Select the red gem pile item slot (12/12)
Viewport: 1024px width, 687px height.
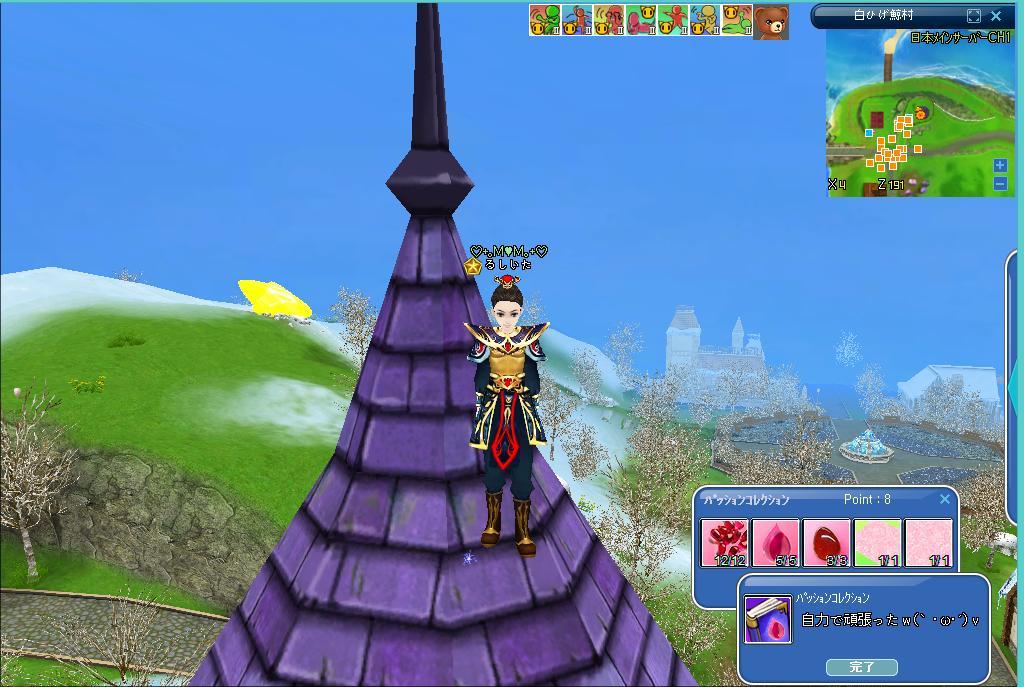click(x=724, y=543)
